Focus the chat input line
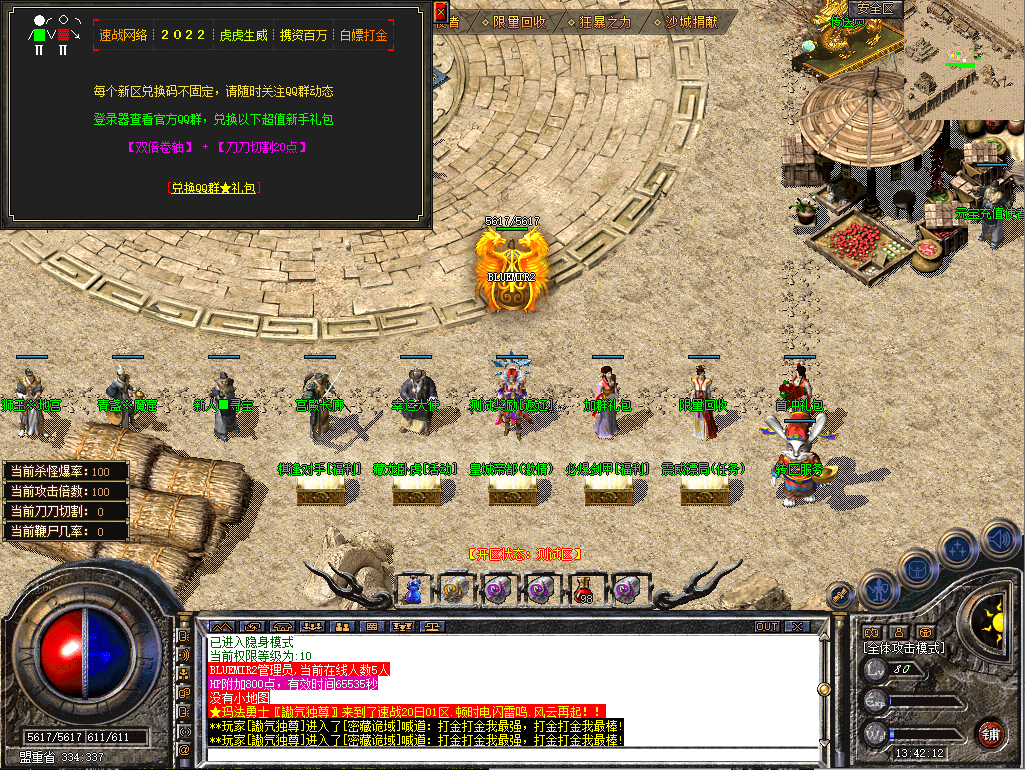1025x770 pixels. point(500,755)
